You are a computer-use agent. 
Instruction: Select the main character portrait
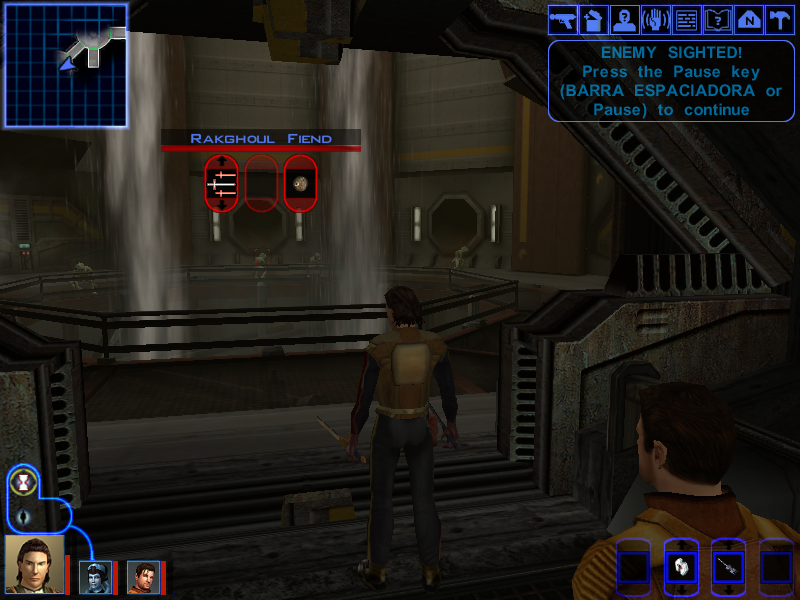coord(34,563)
